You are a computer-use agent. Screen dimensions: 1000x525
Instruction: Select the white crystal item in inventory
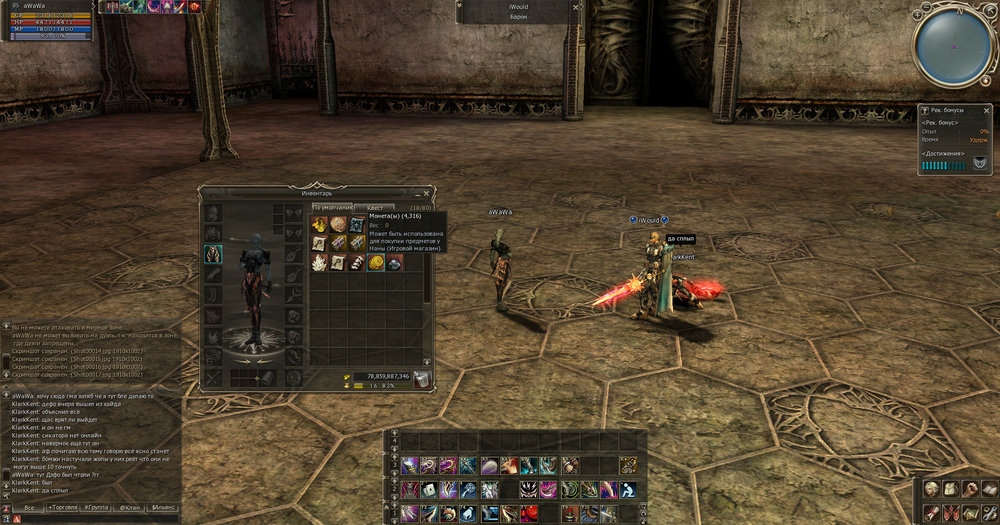(320, 262)
